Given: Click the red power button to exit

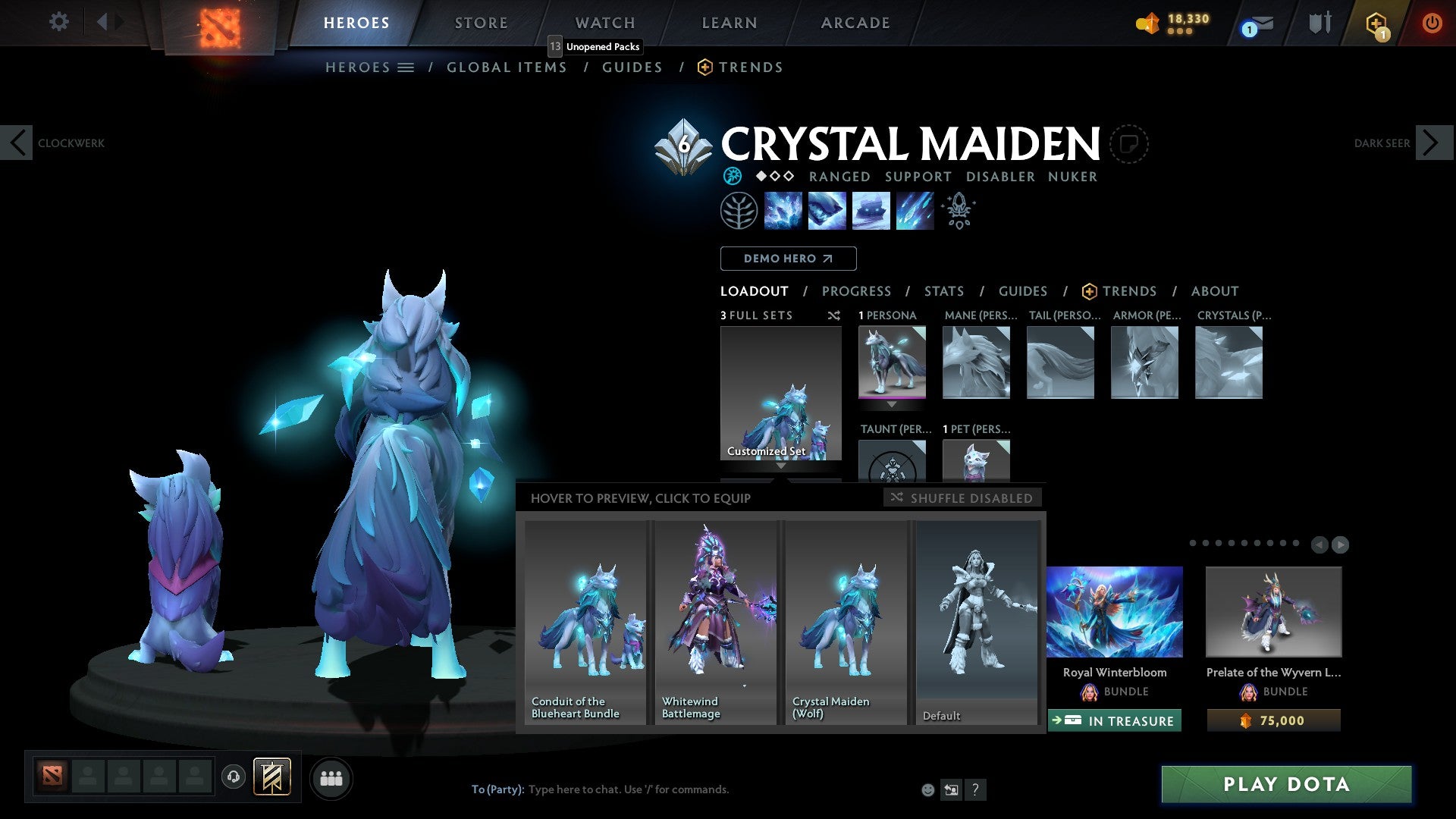Looking at the screenshot, I should coord(1432,23).
